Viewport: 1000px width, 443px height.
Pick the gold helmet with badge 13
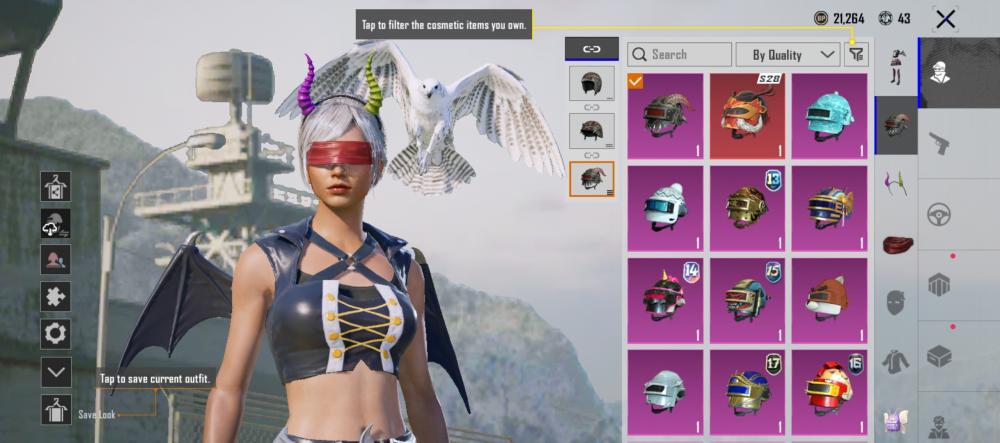[750, 207]
